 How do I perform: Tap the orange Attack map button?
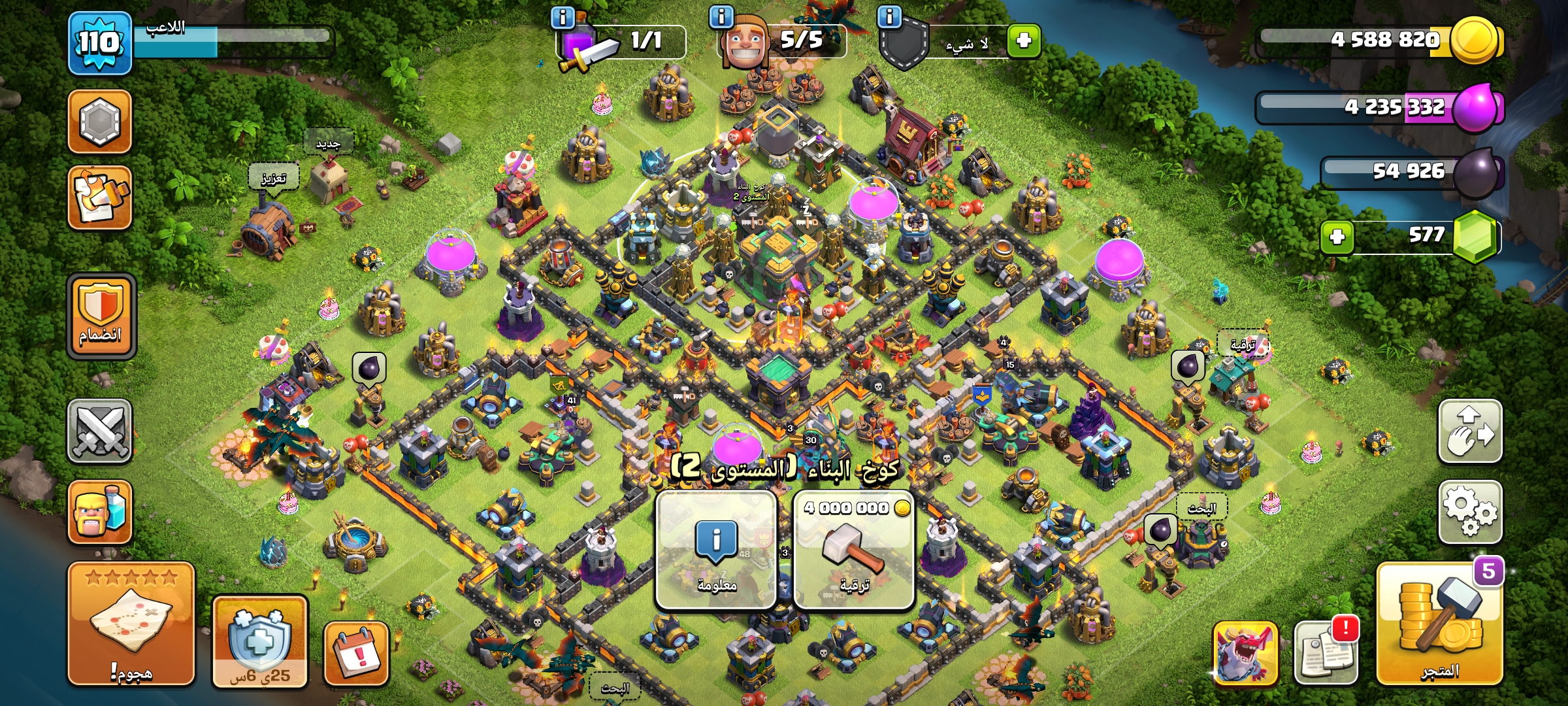click(x=131, y=623)
